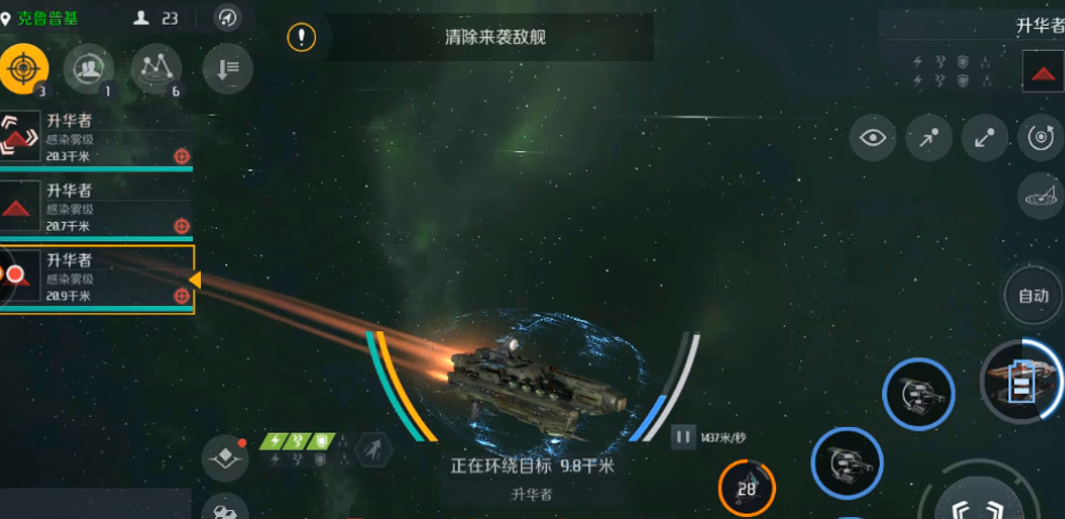Select the 升华者 target at 20.3千米
The image size is (1065, 519).
pos(96,137)
